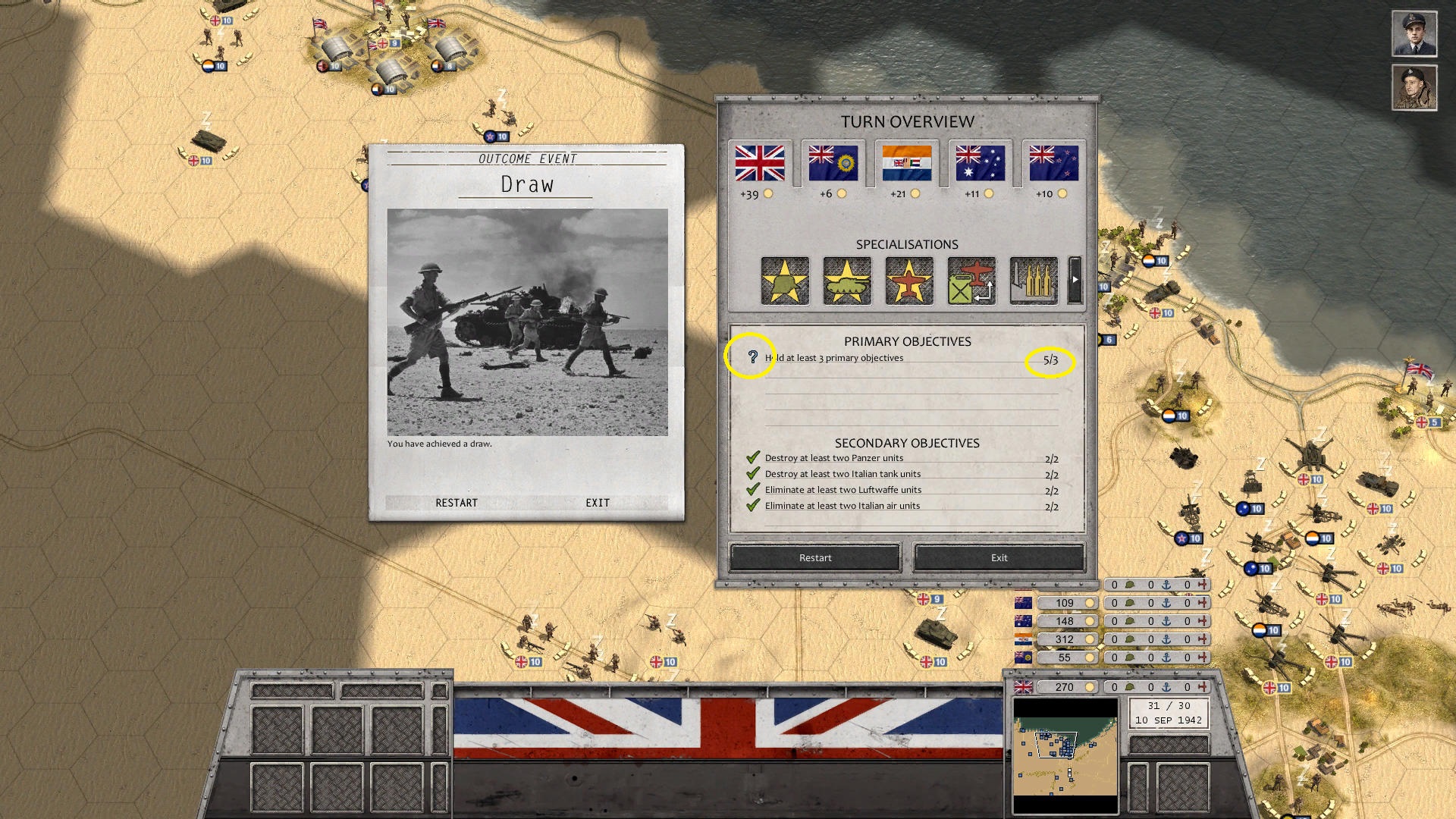Click the yellow prestige circle beside 312

pyautogui.click(x=1090, y=639)
